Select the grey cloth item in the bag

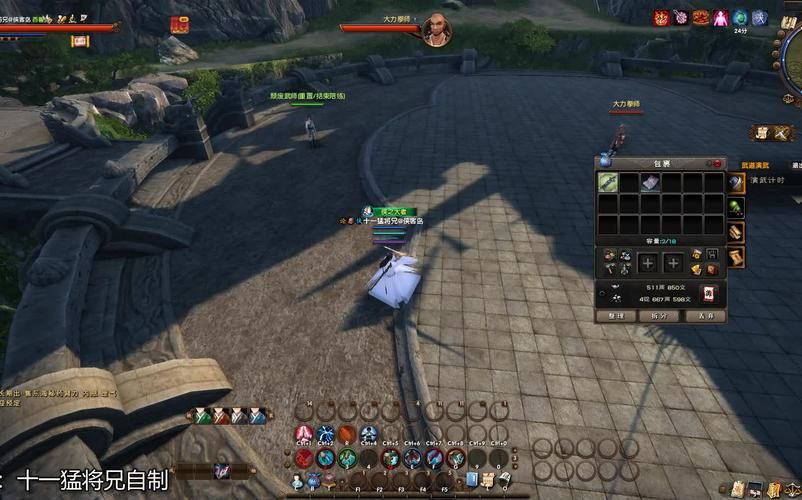coord(650,182)
